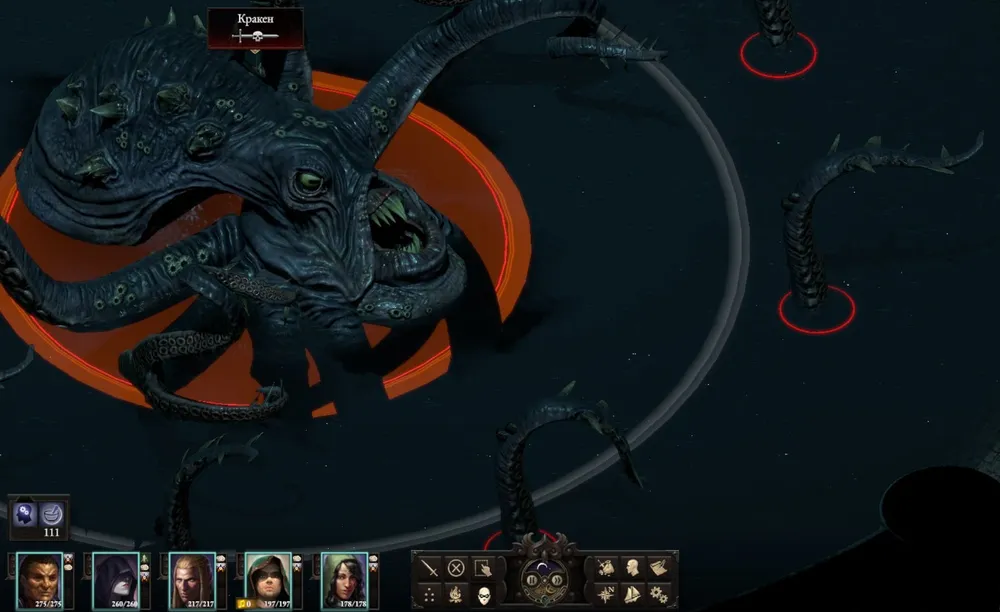Click the campfire rest button
This screenshot has width=1000, height=612.
[456, 594]
